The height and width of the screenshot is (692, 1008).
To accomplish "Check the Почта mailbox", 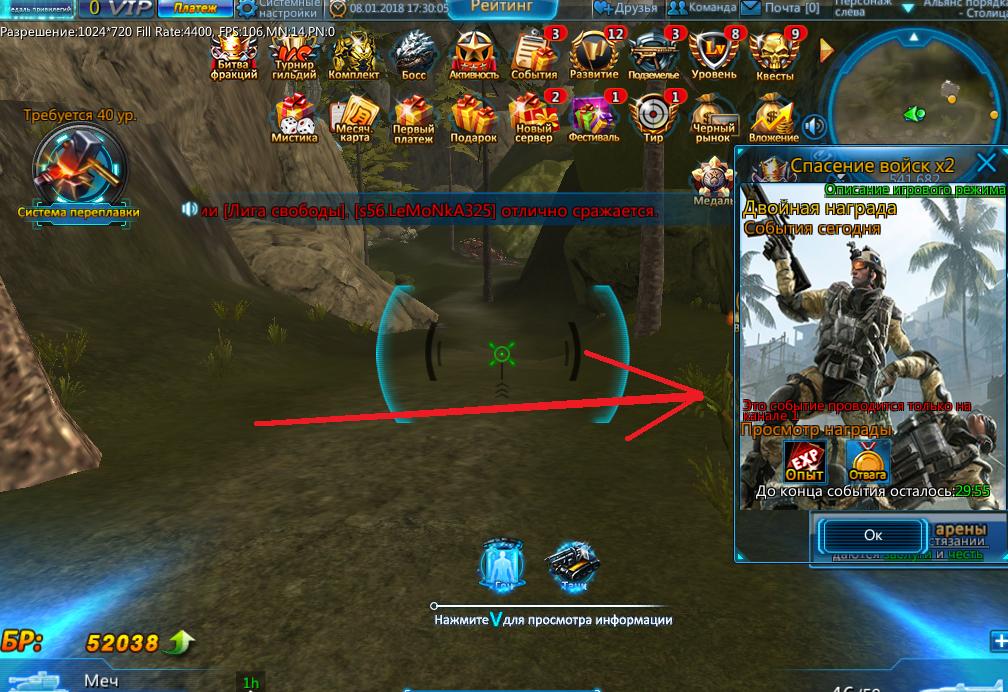I will [x=781, y=8].
